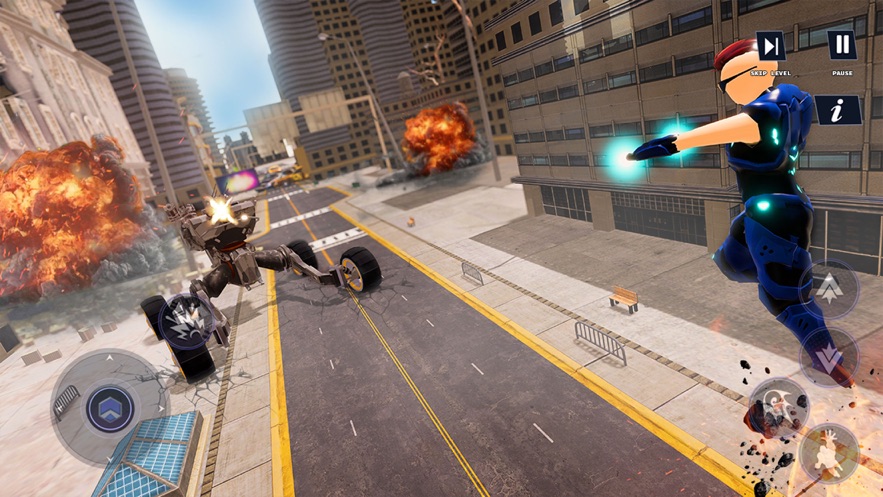
Task: Open the info panel
Action: [x=838, y=110]
